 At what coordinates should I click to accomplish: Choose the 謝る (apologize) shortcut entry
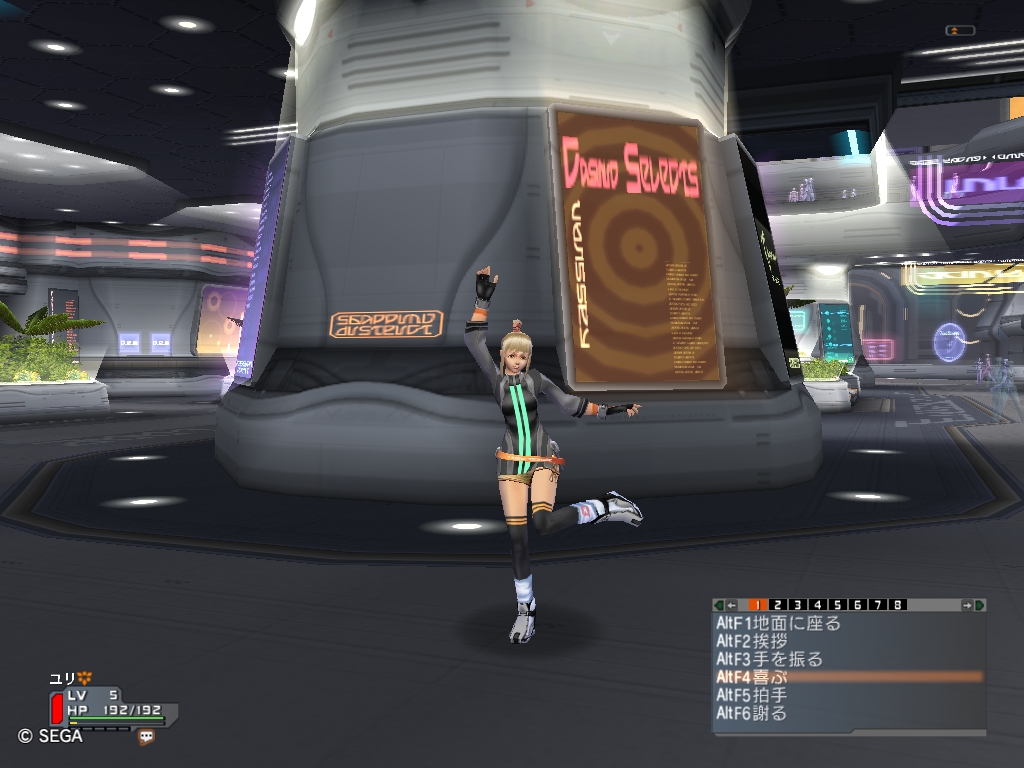762,713
